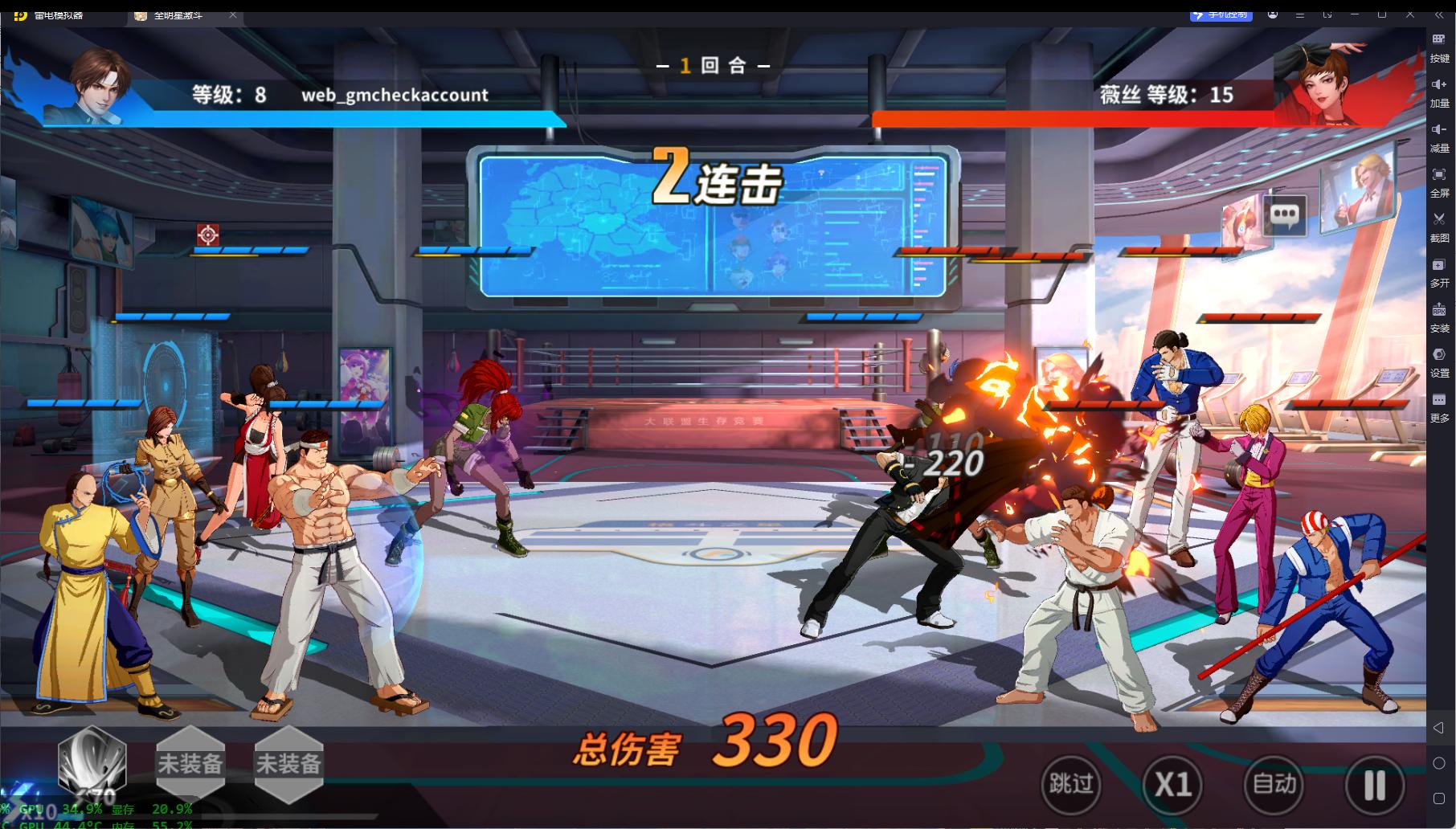
Task: Pause the fight with the pause button
Action: click(1374, 785)
